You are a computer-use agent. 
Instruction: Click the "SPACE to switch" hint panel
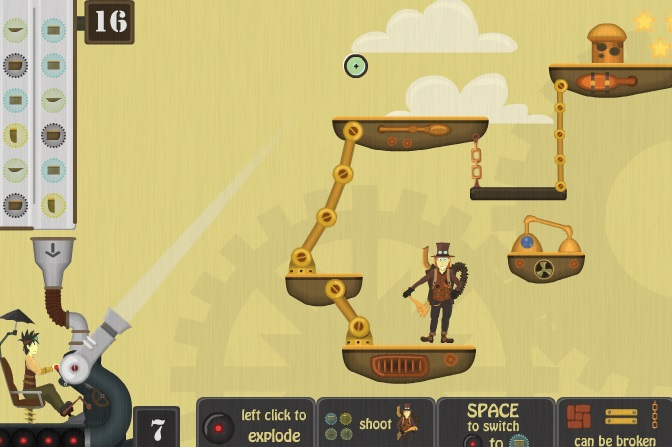click(x=495, y=424)
